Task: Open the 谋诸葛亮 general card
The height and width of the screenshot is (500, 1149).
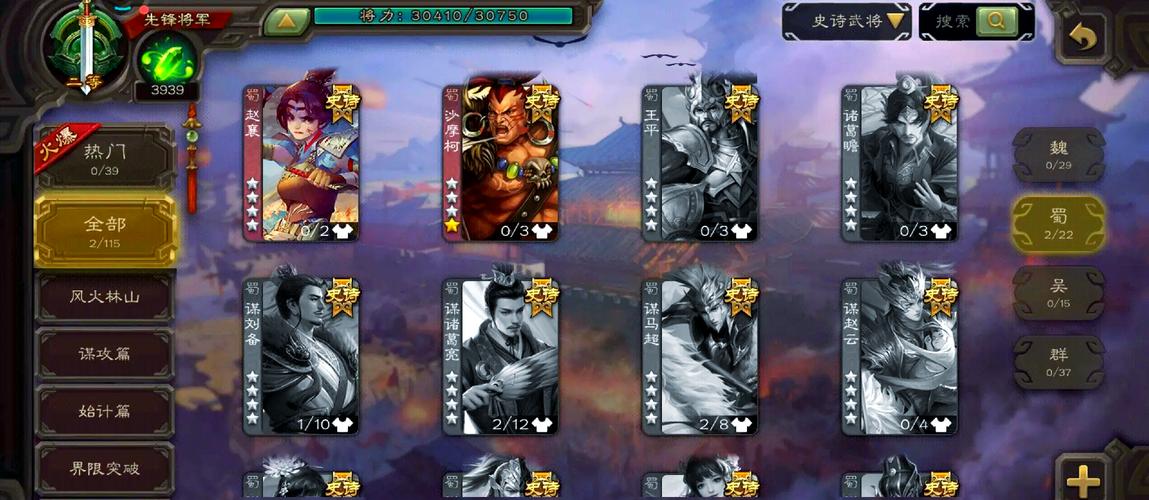Action: click(501, 356)
